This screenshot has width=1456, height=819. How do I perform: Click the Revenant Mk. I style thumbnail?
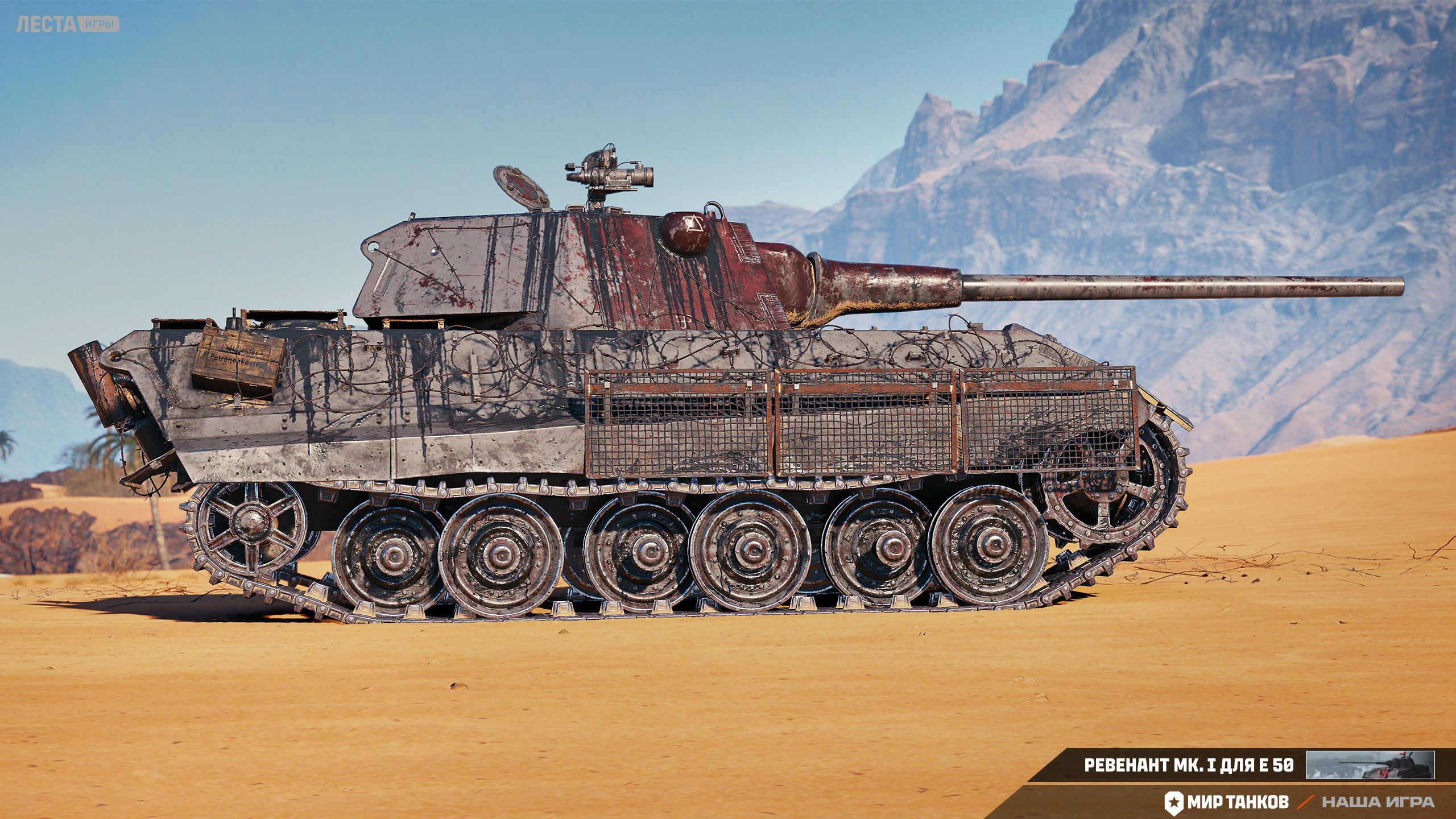click(1370, 765)
